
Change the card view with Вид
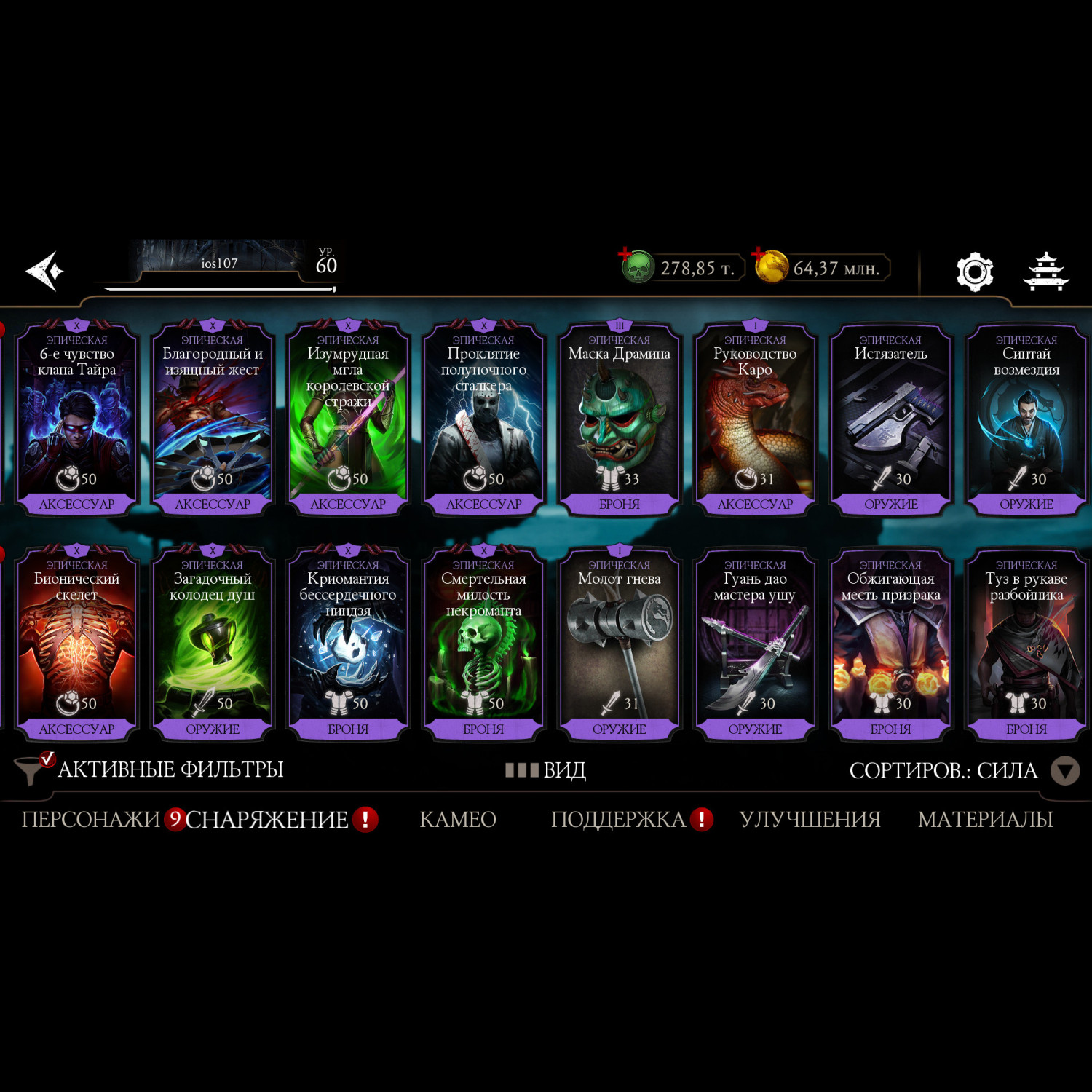pos(546,769)
